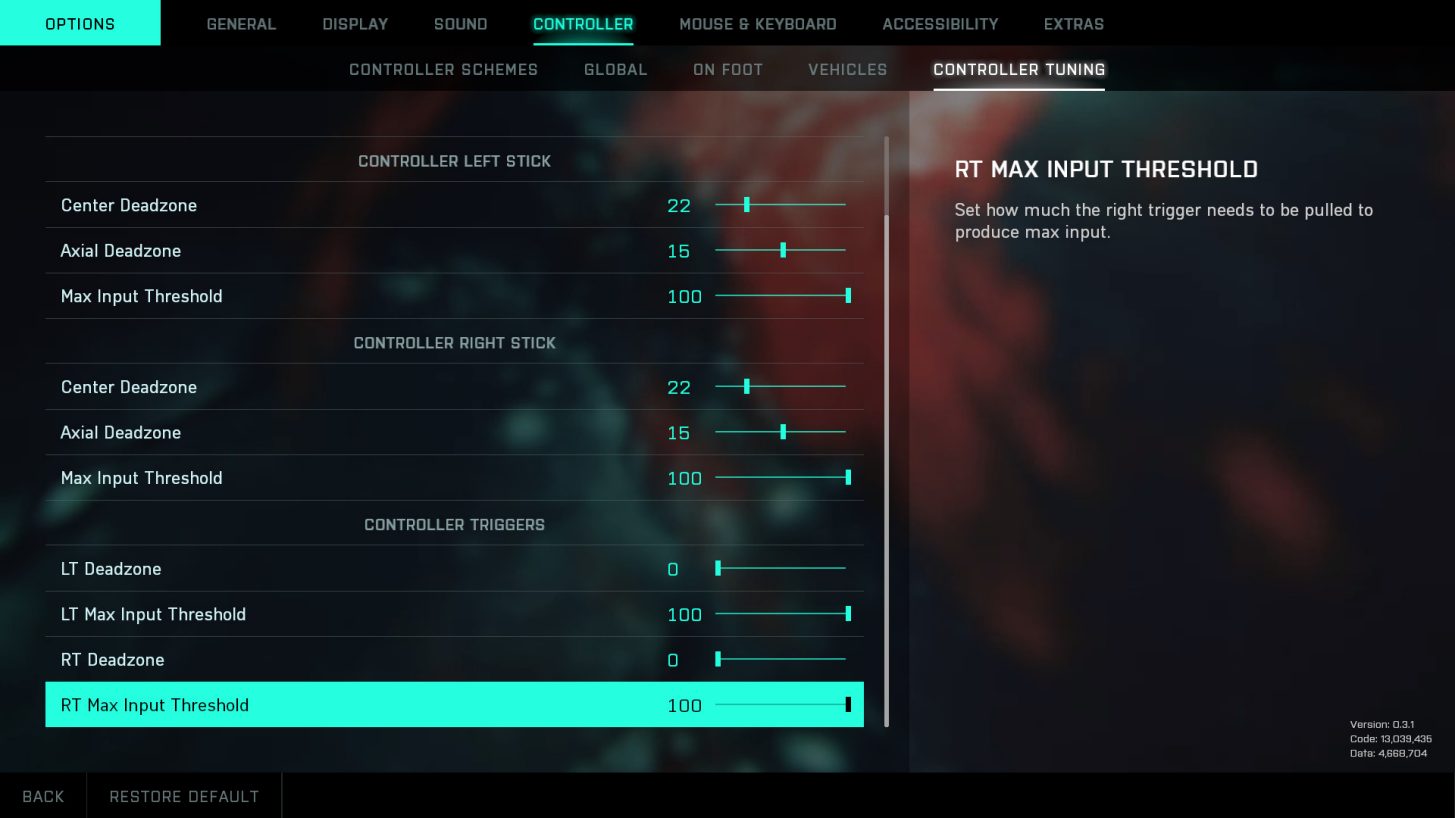
Task: Adjust the right stick Max Input Threshold slider
Action: [x=780, y=477]
